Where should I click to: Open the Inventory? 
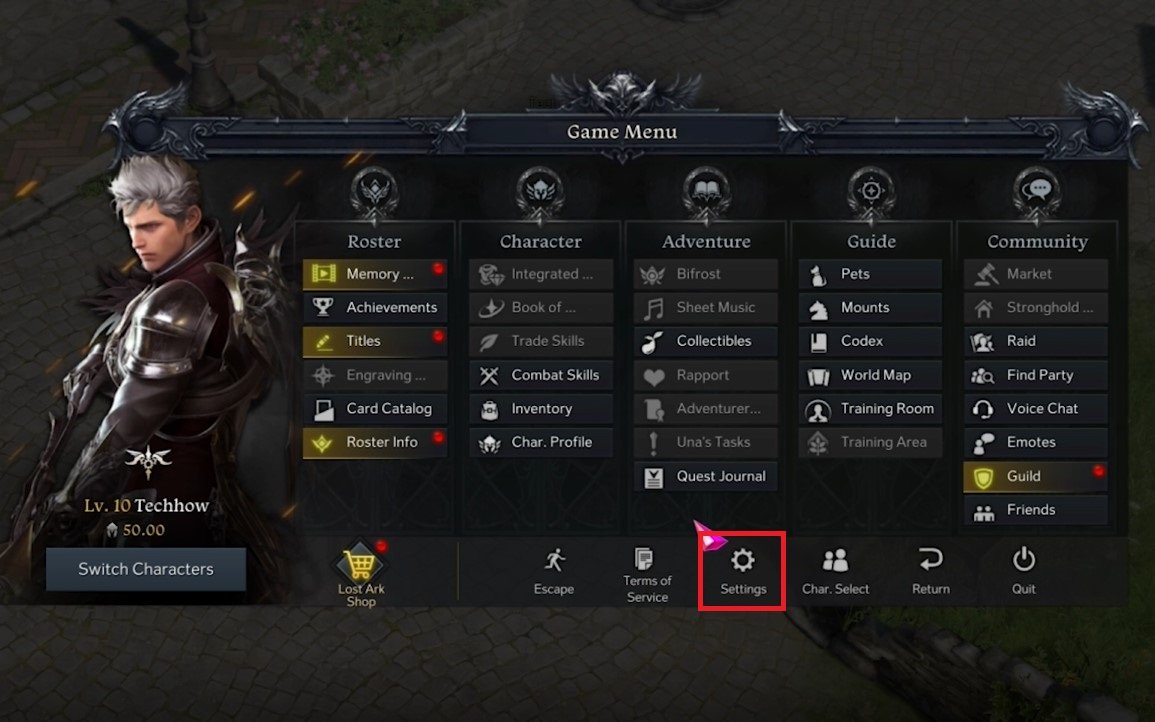click(541, 408)
